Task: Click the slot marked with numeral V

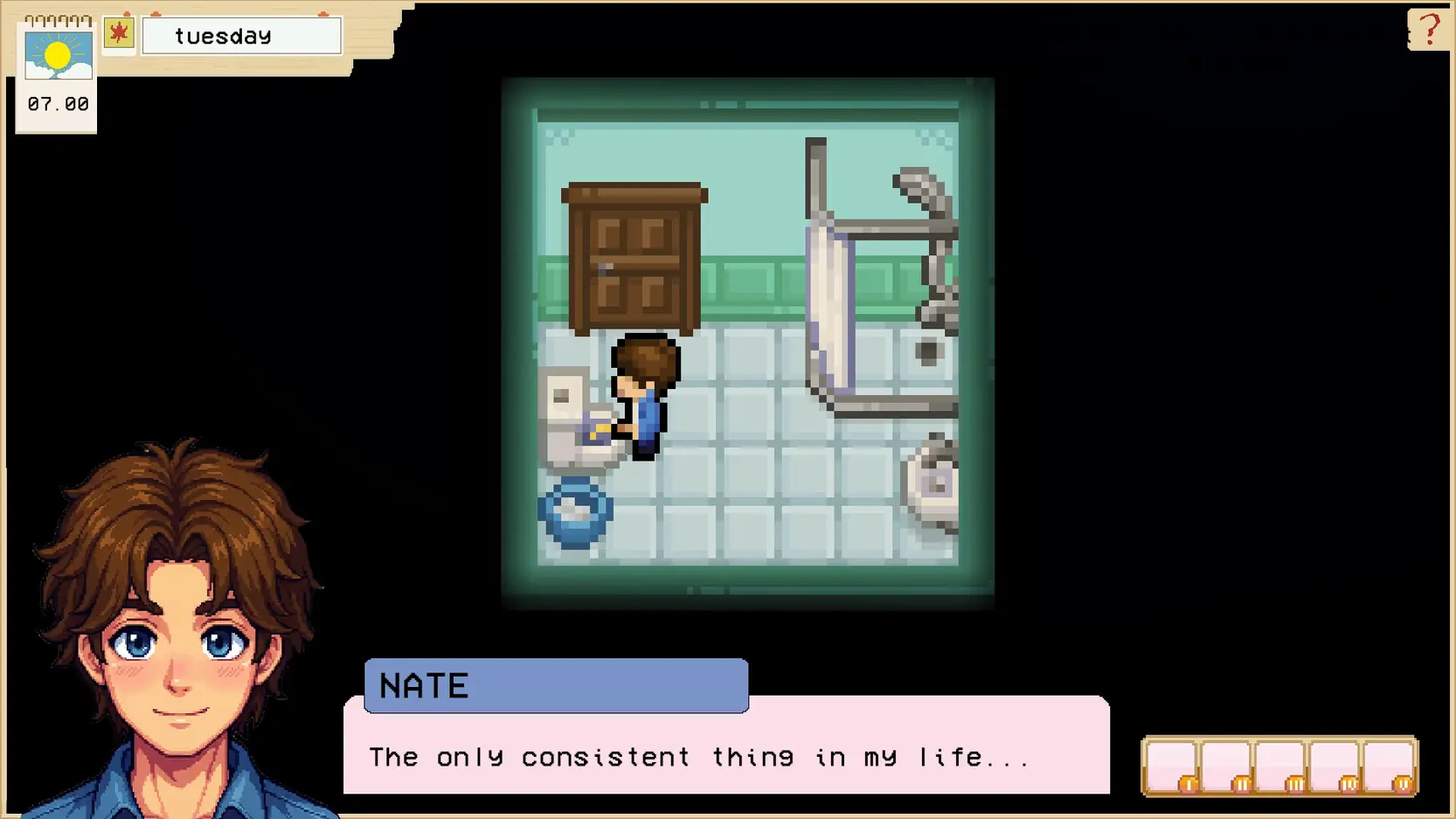Action: [1388, 766]
